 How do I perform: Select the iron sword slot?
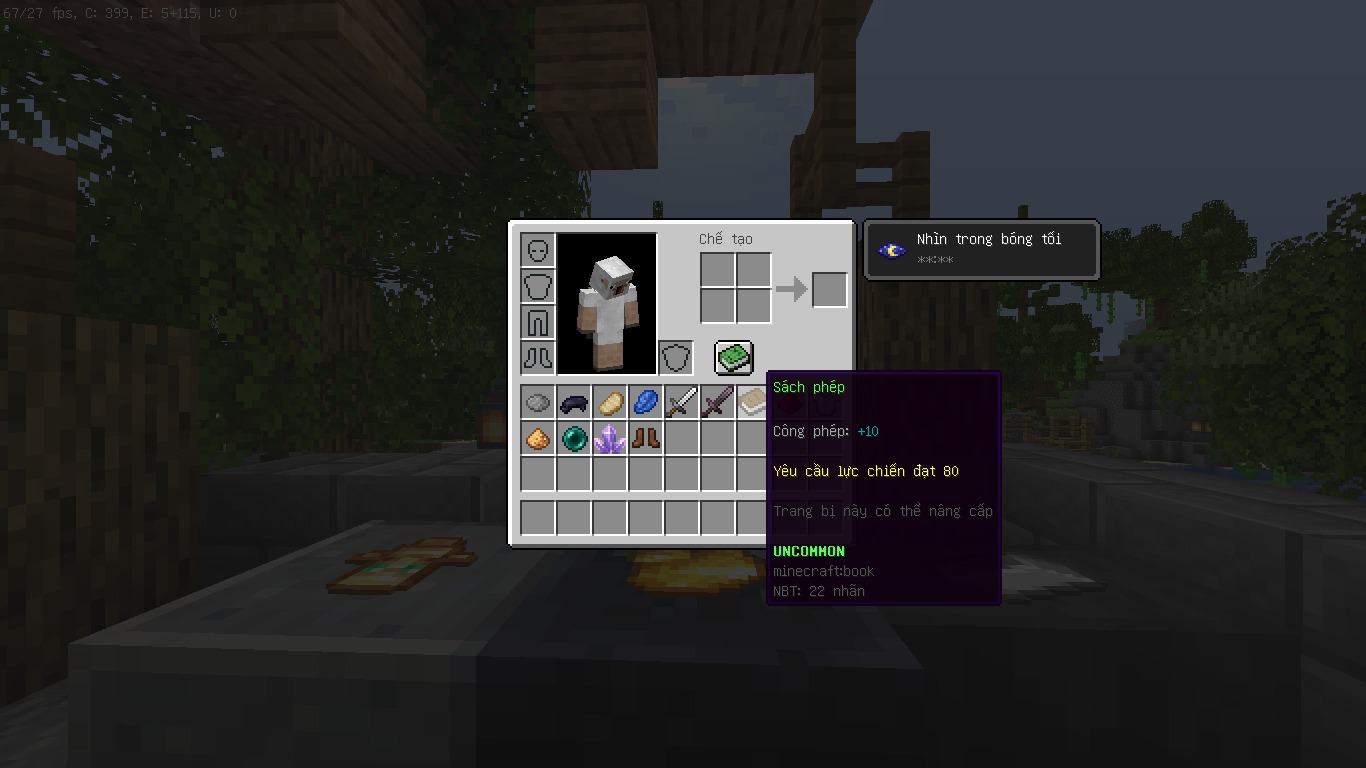682,403
